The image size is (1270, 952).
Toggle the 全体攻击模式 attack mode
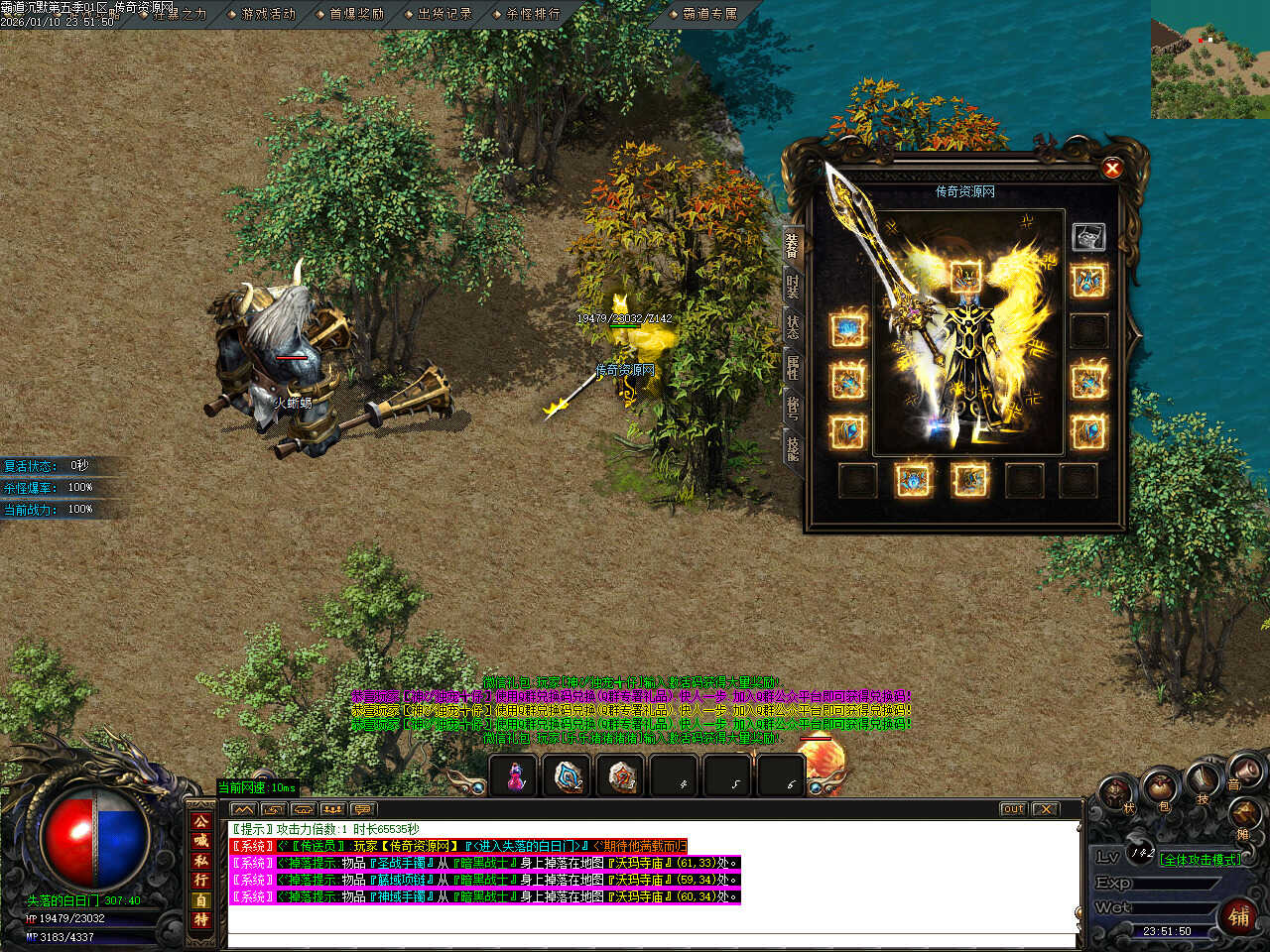(x=1200, y=860)
